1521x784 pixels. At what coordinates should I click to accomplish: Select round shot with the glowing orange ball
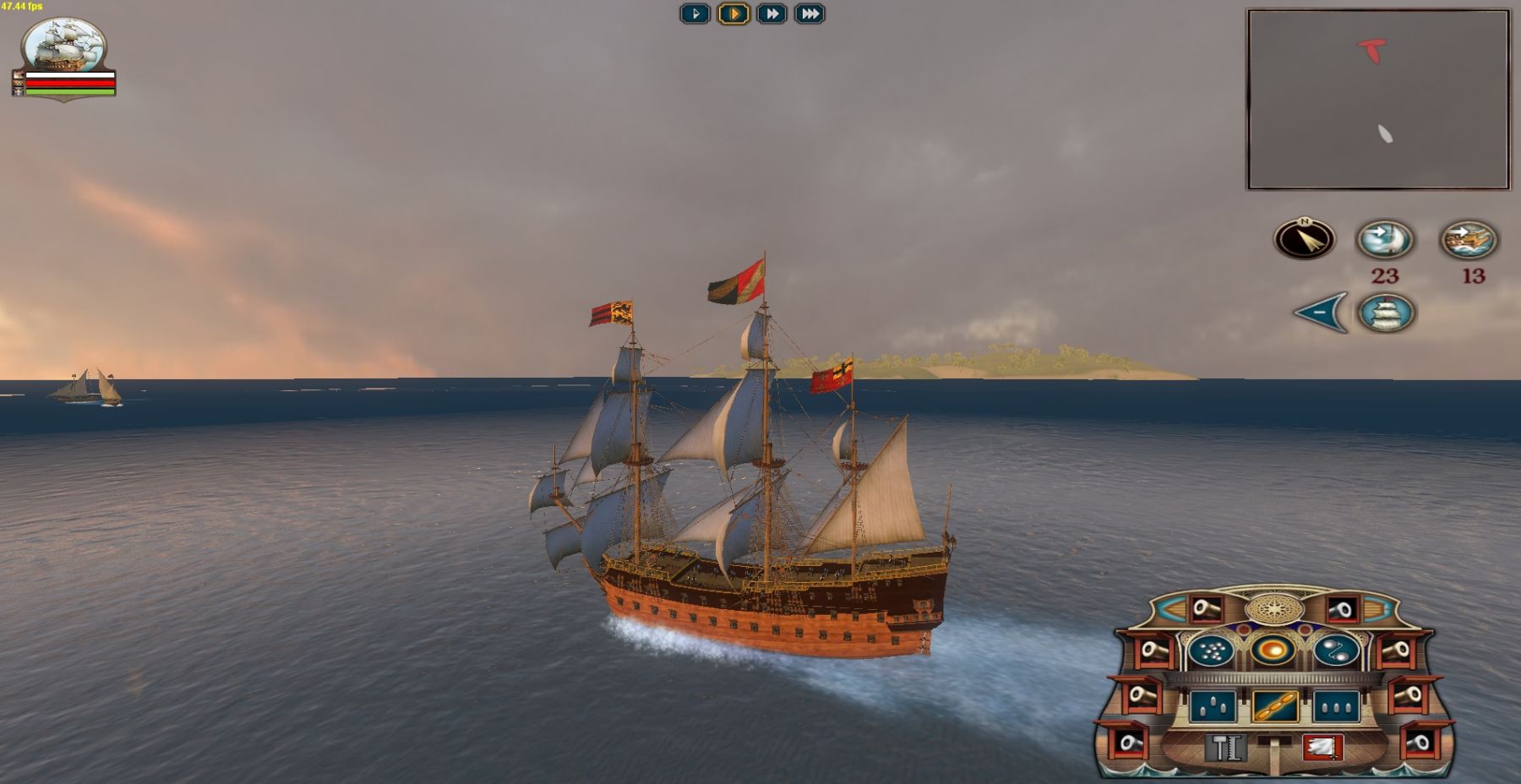point(1274,651)
